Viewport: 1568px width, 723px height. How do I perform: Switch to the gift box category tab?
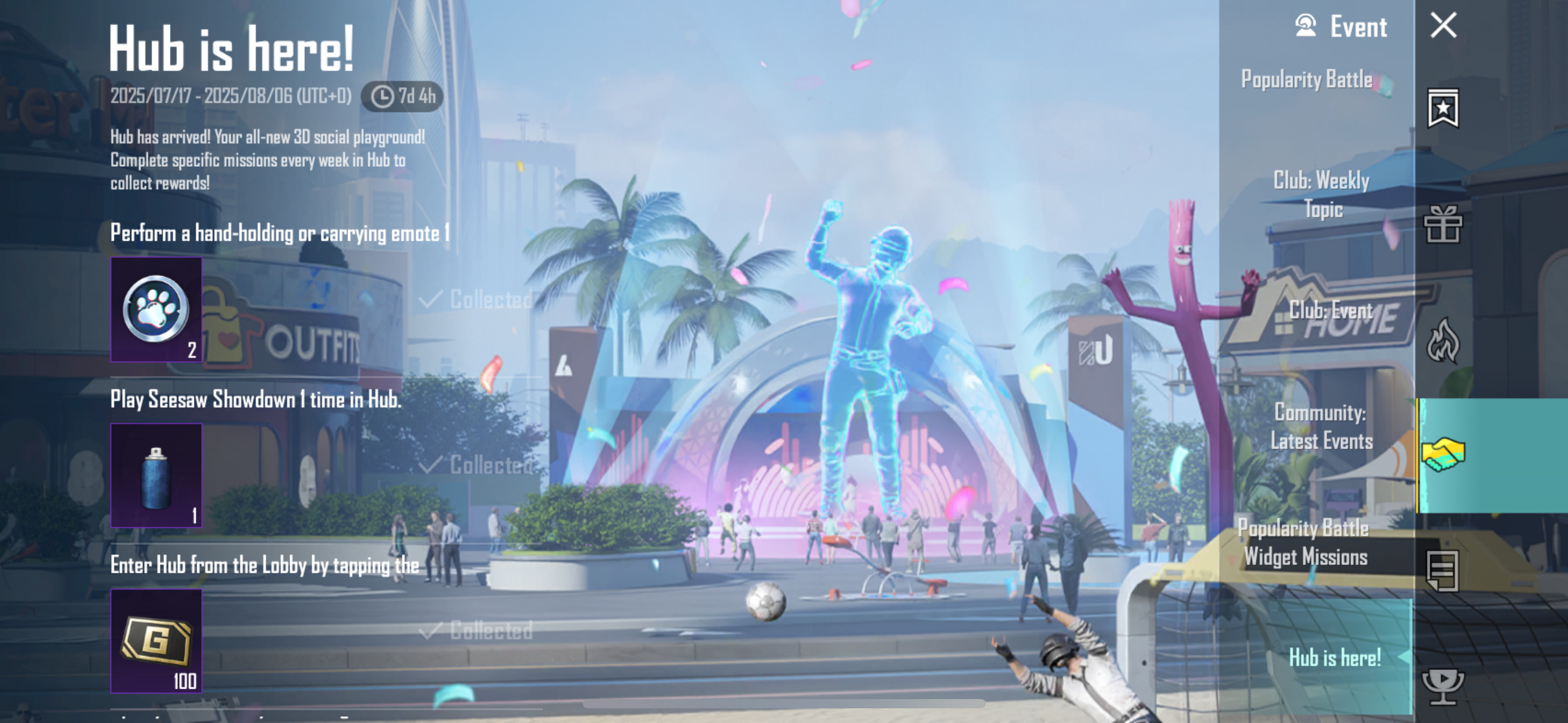(x=1443, y=224)
